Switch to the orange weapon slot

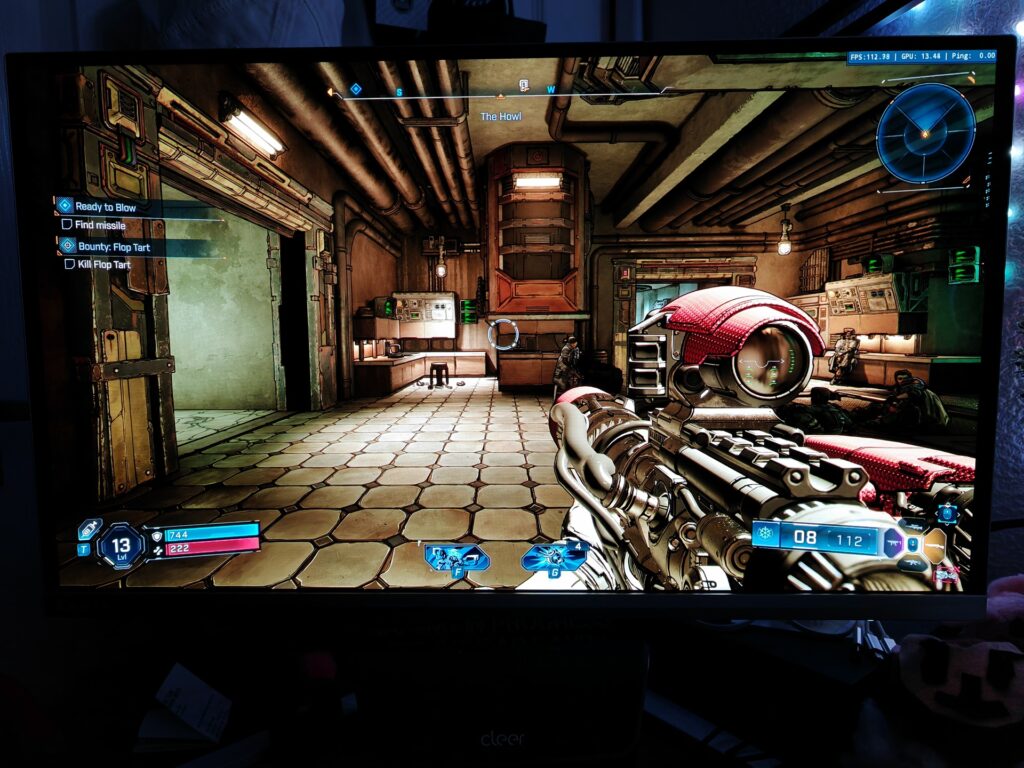coord(935,545)
